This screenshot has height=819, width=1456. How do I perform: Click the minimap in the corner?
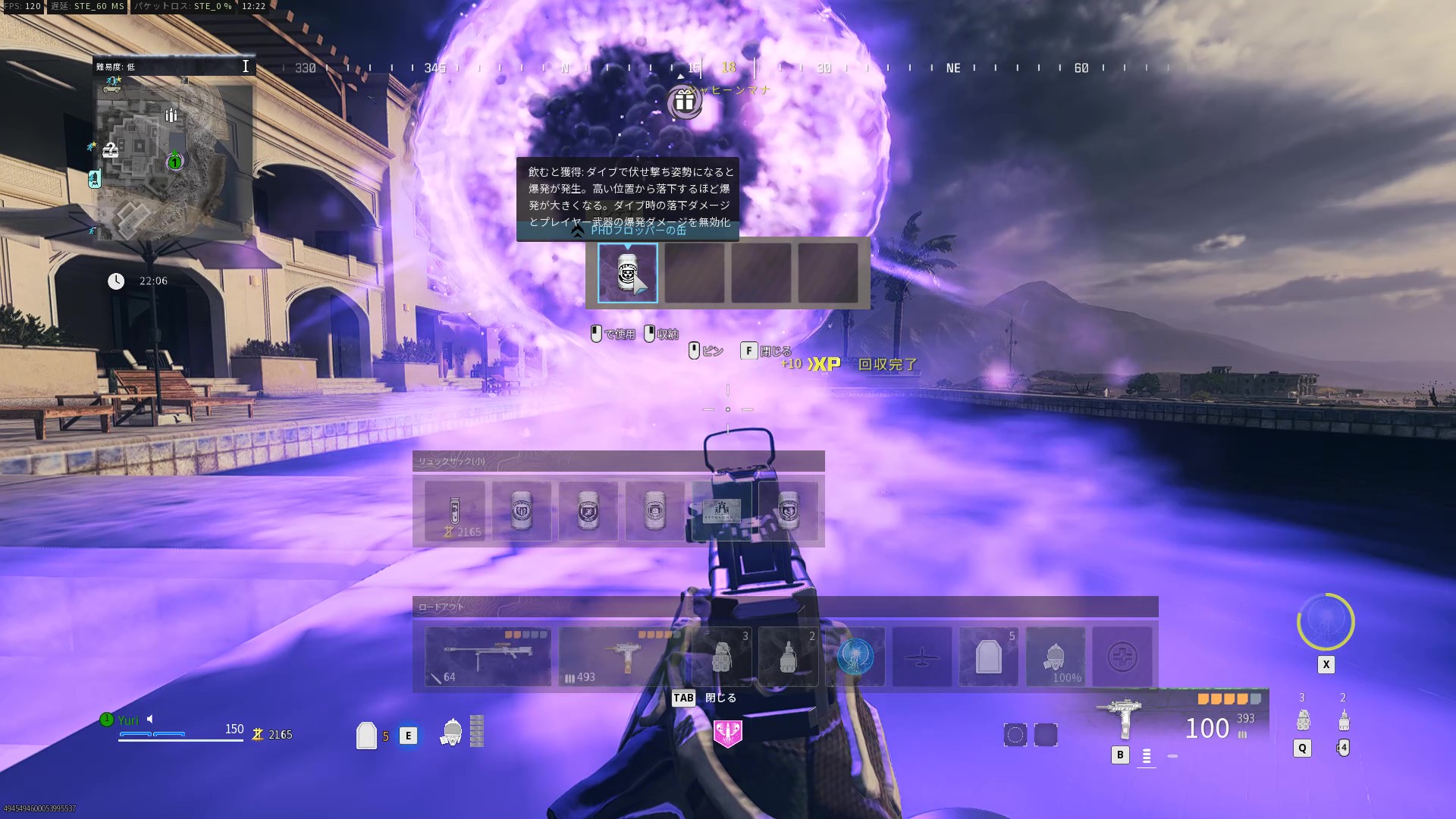(173, 158)
